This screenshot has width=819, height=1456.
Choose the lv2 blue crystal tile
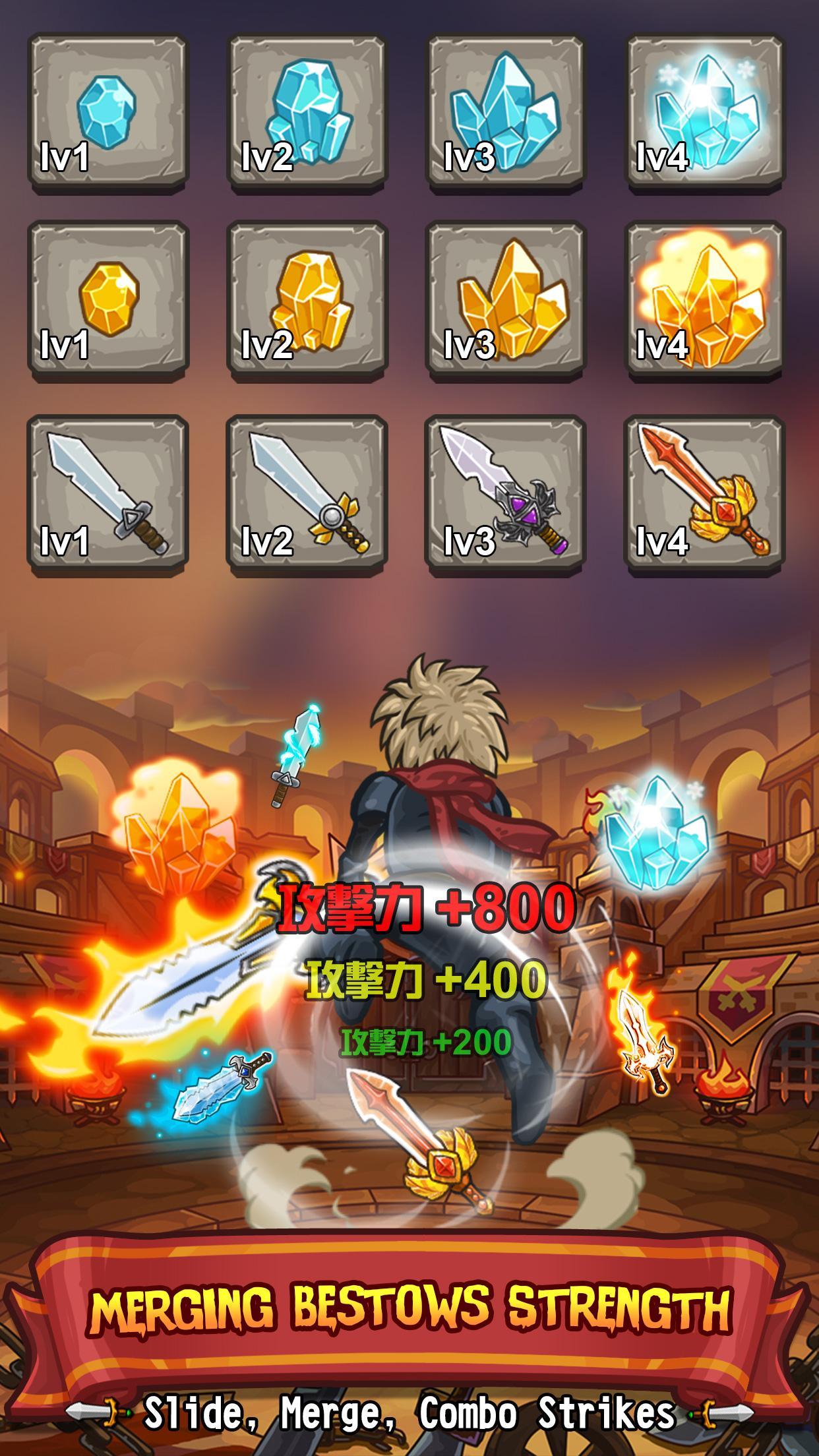307,113
